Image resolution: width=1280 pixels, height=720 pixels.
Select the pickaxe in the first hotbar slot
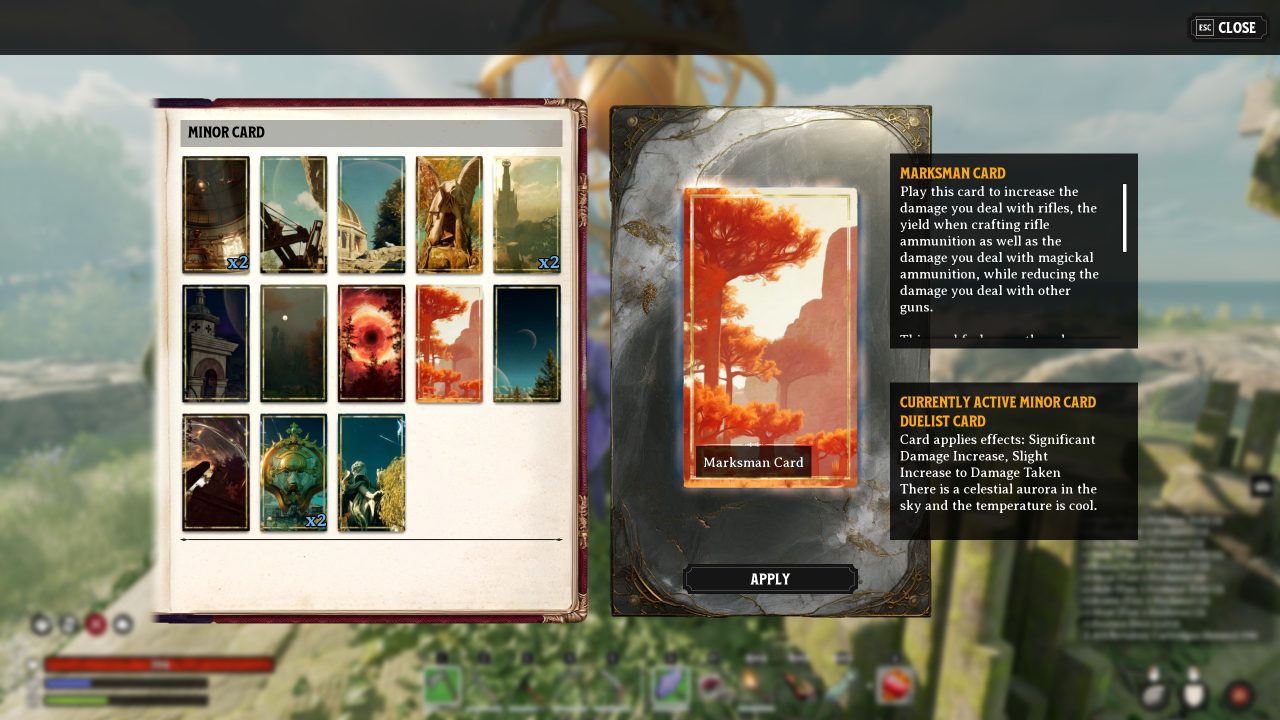pos(442,686)
